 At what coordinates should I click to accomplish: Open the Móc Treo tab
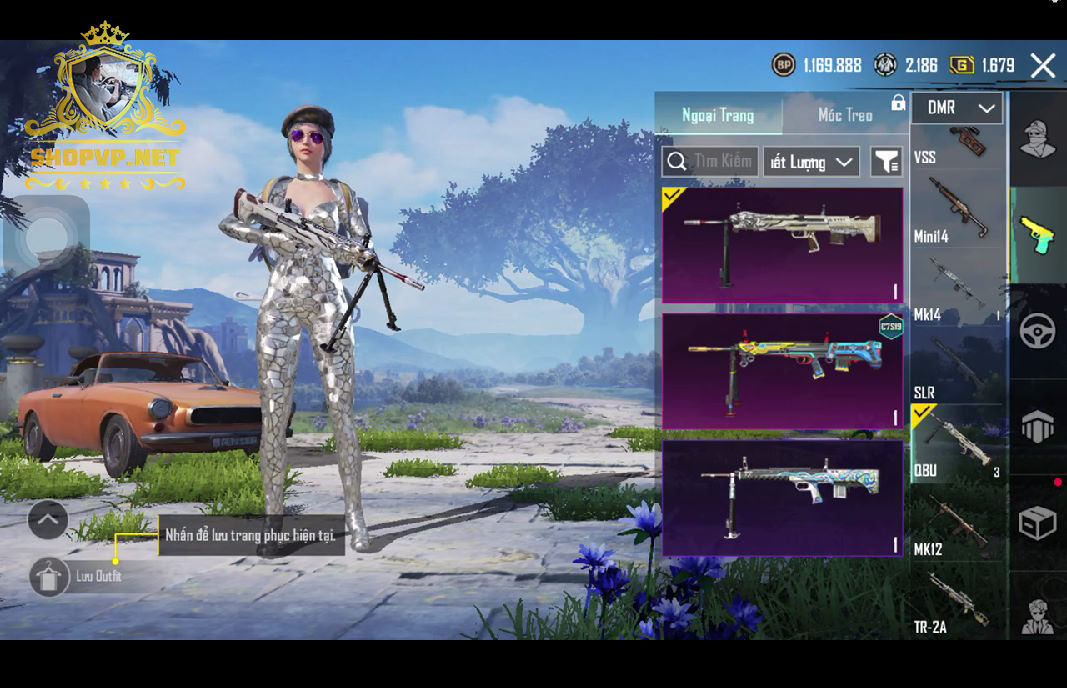[x=845, y=115]
